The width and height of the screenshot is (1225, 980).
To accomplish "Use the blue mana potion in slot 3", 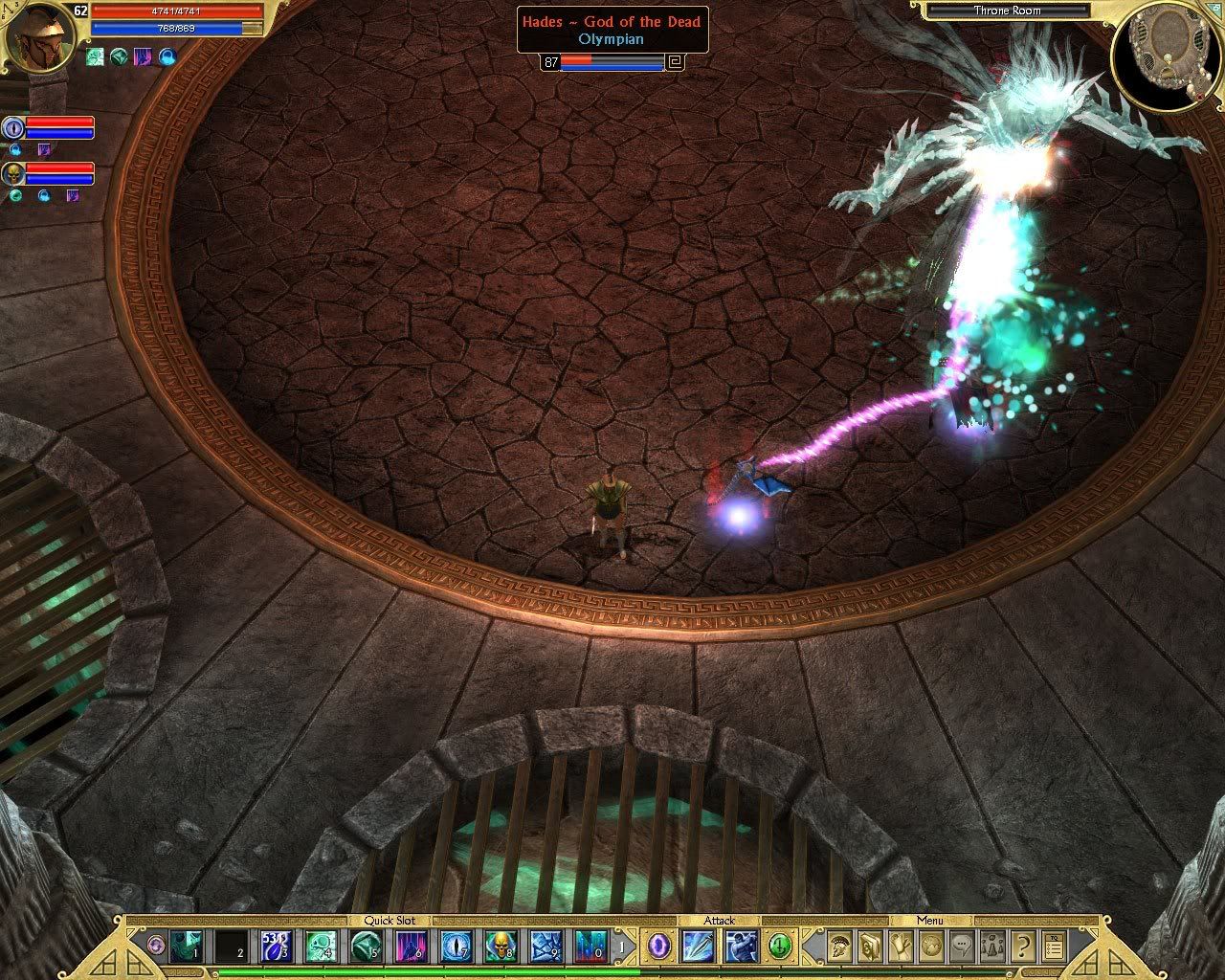I will click(278, 947).
